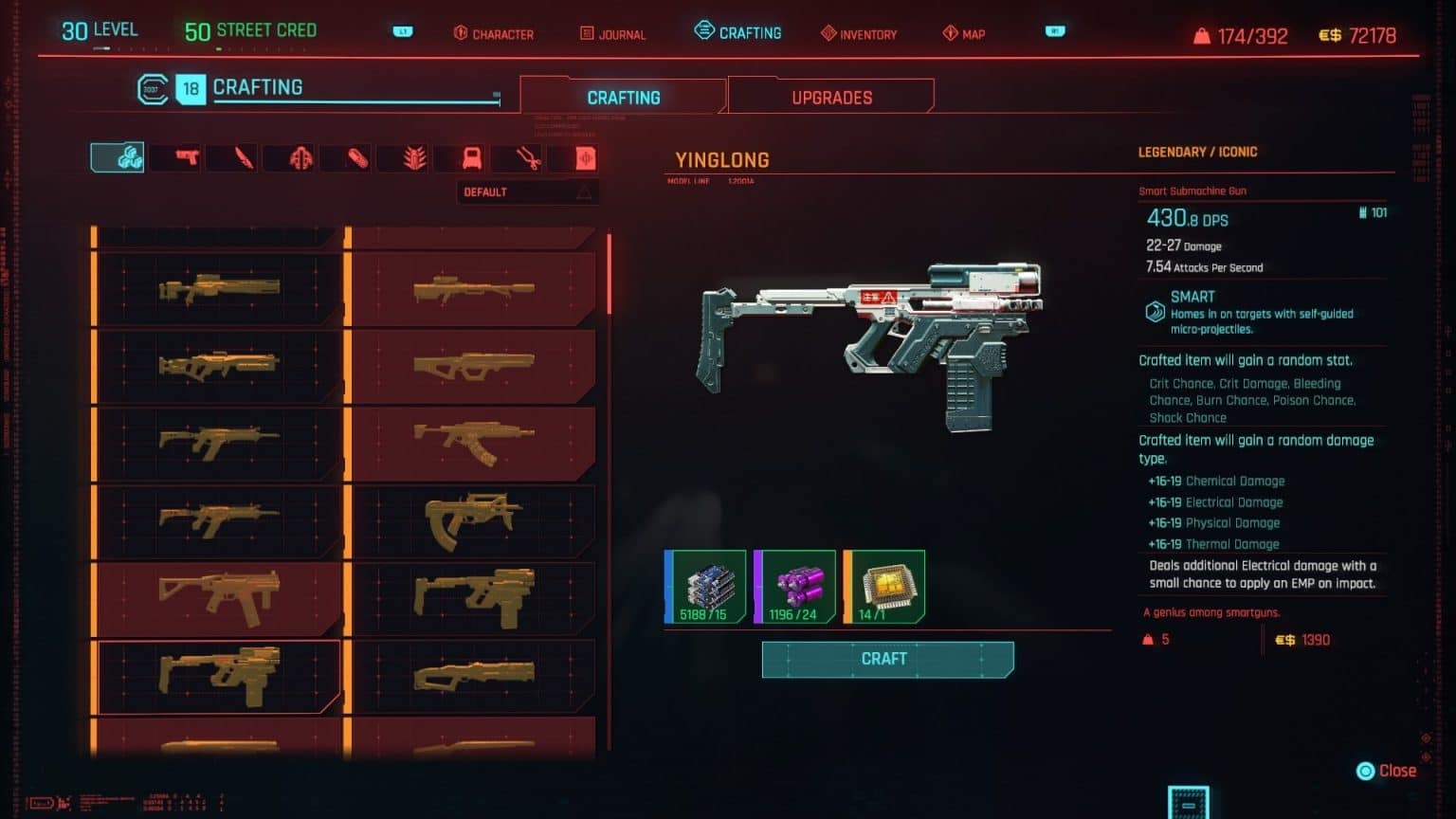
Task: Open the CHARACTER menu entry
Action: pyautogui.click(x=493, y=33)
